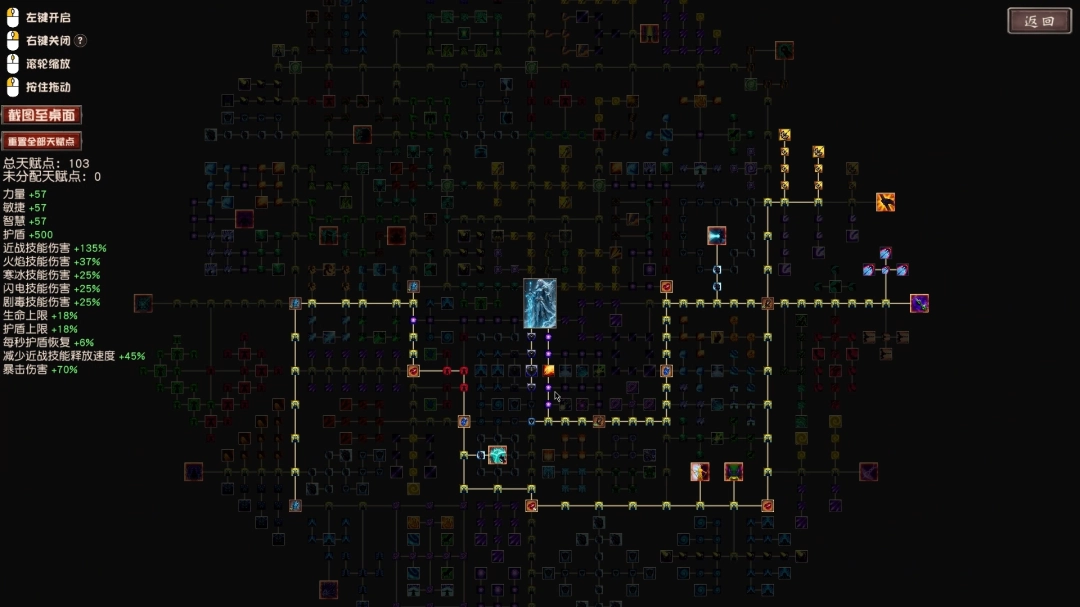
Task: Select the orange flame node below portrait
Action: pyautogui.click(x=548, y=370)
